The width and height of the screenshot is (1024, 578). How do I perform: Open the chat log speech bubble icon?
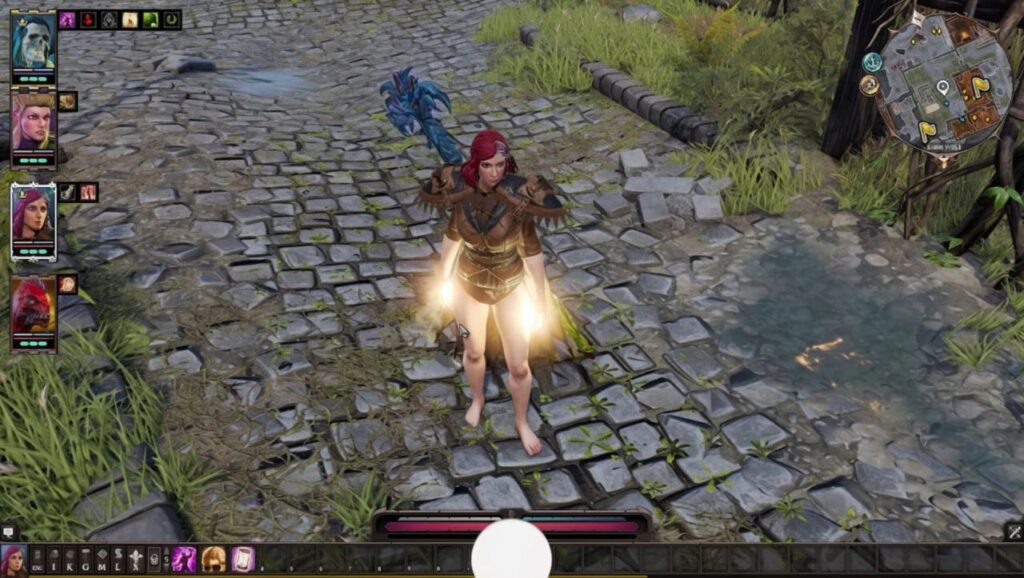tap(9, 532)
